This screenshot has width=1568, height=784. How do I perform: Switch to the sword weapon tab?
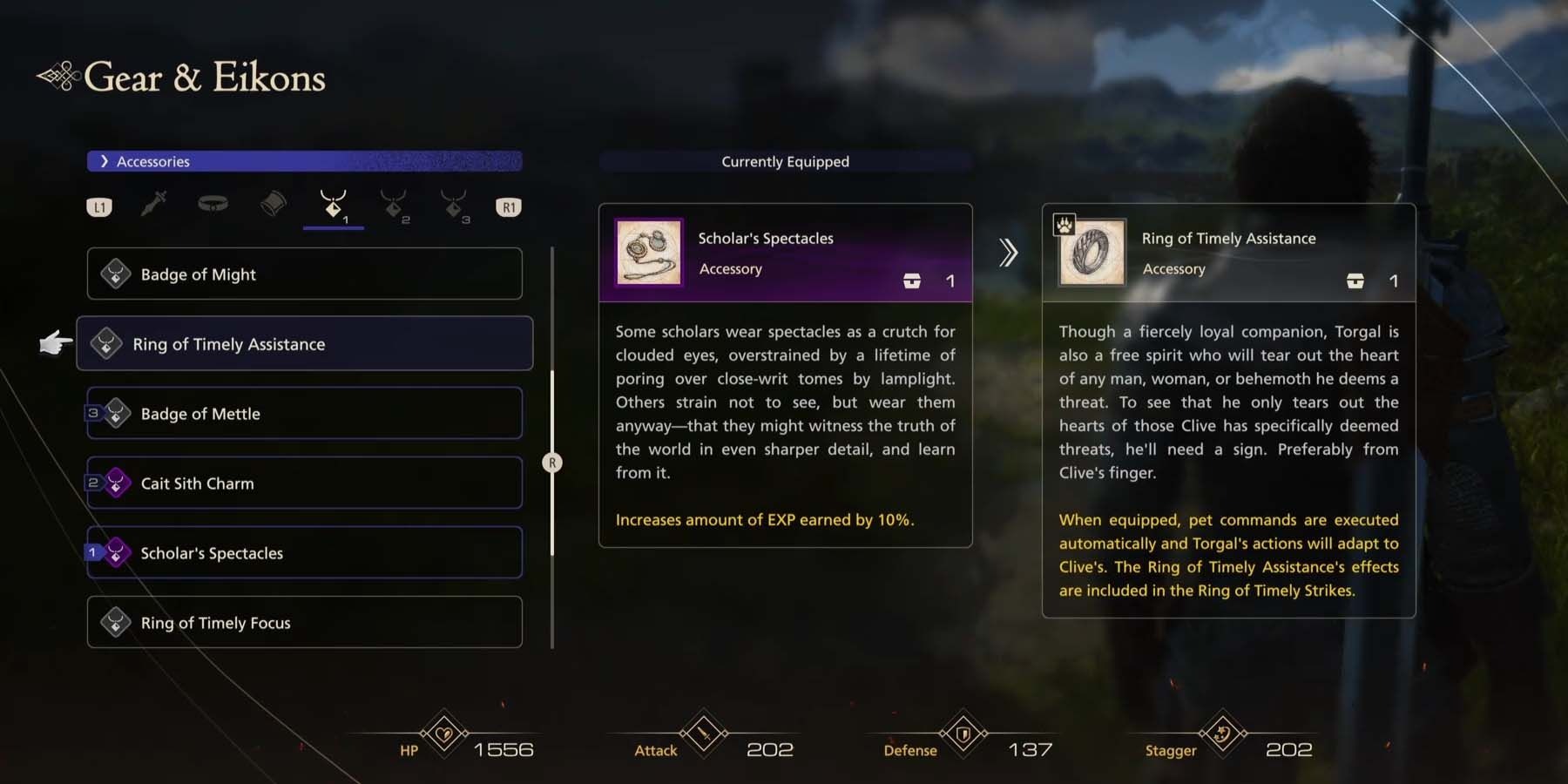point(154,206)
